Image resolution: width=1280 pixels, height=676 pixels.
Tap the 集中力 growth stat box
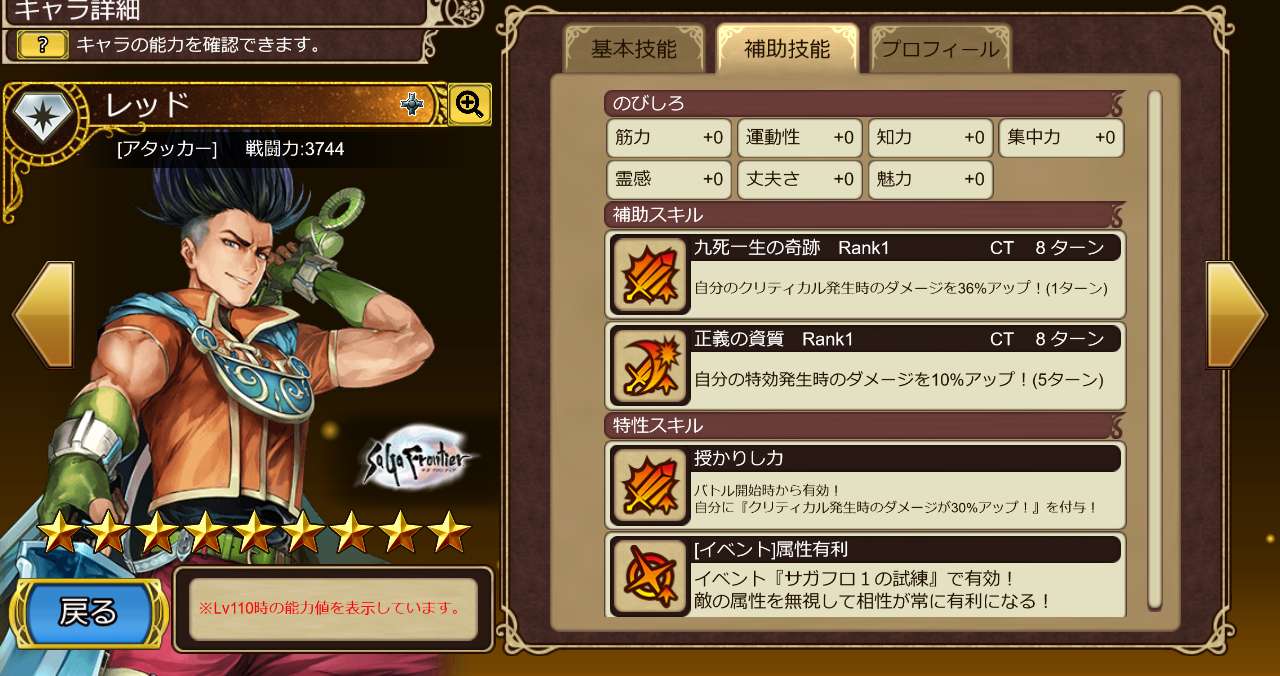point(1061,138)
